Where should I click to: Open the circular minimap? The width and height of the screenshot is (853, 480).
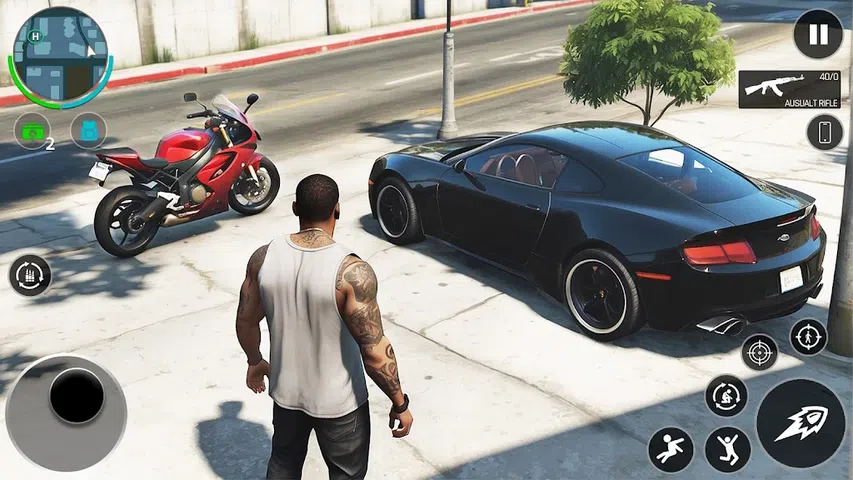click(60, 55)
